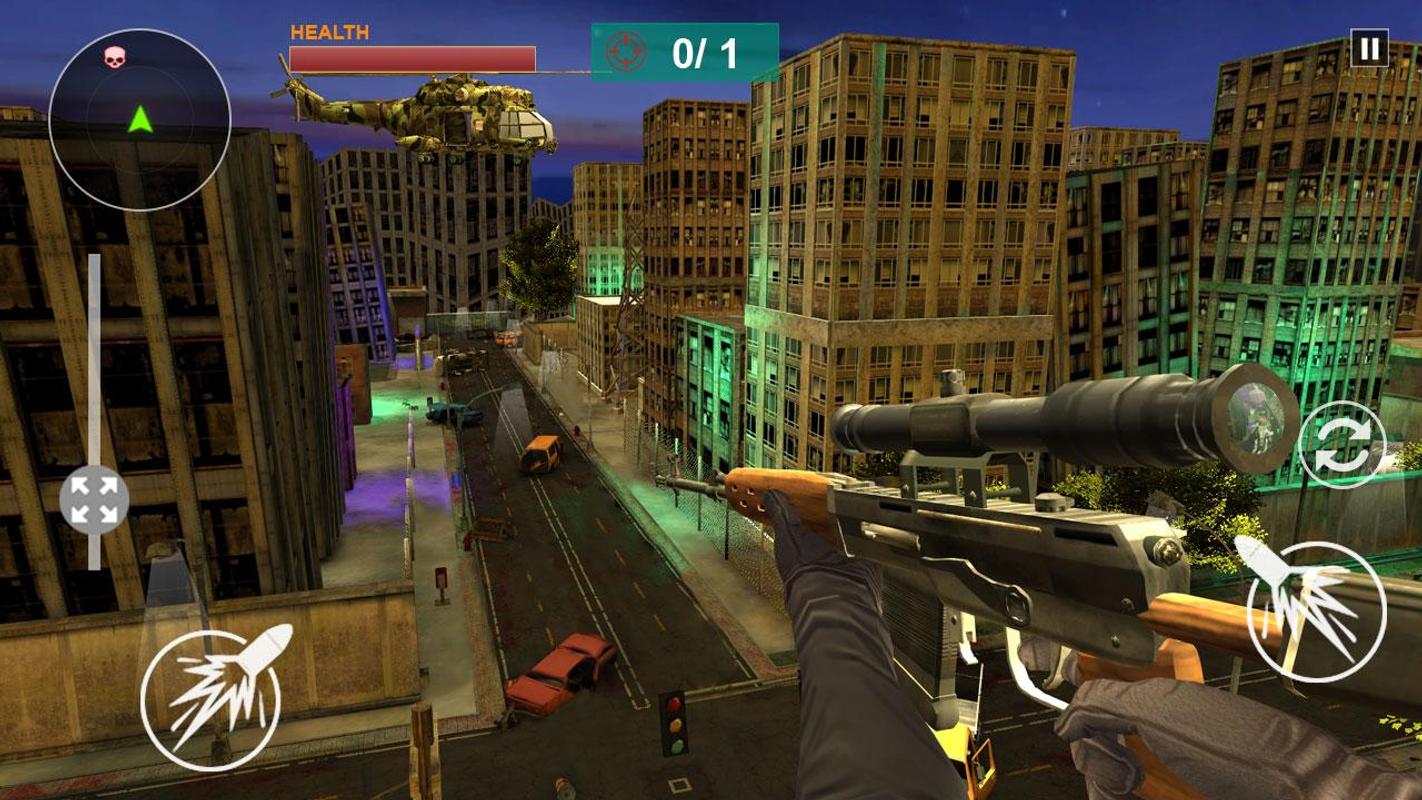This screenshot has height=800, width=1422.
Task: Click the zoom slider handle with arrows
Action: 94,500
